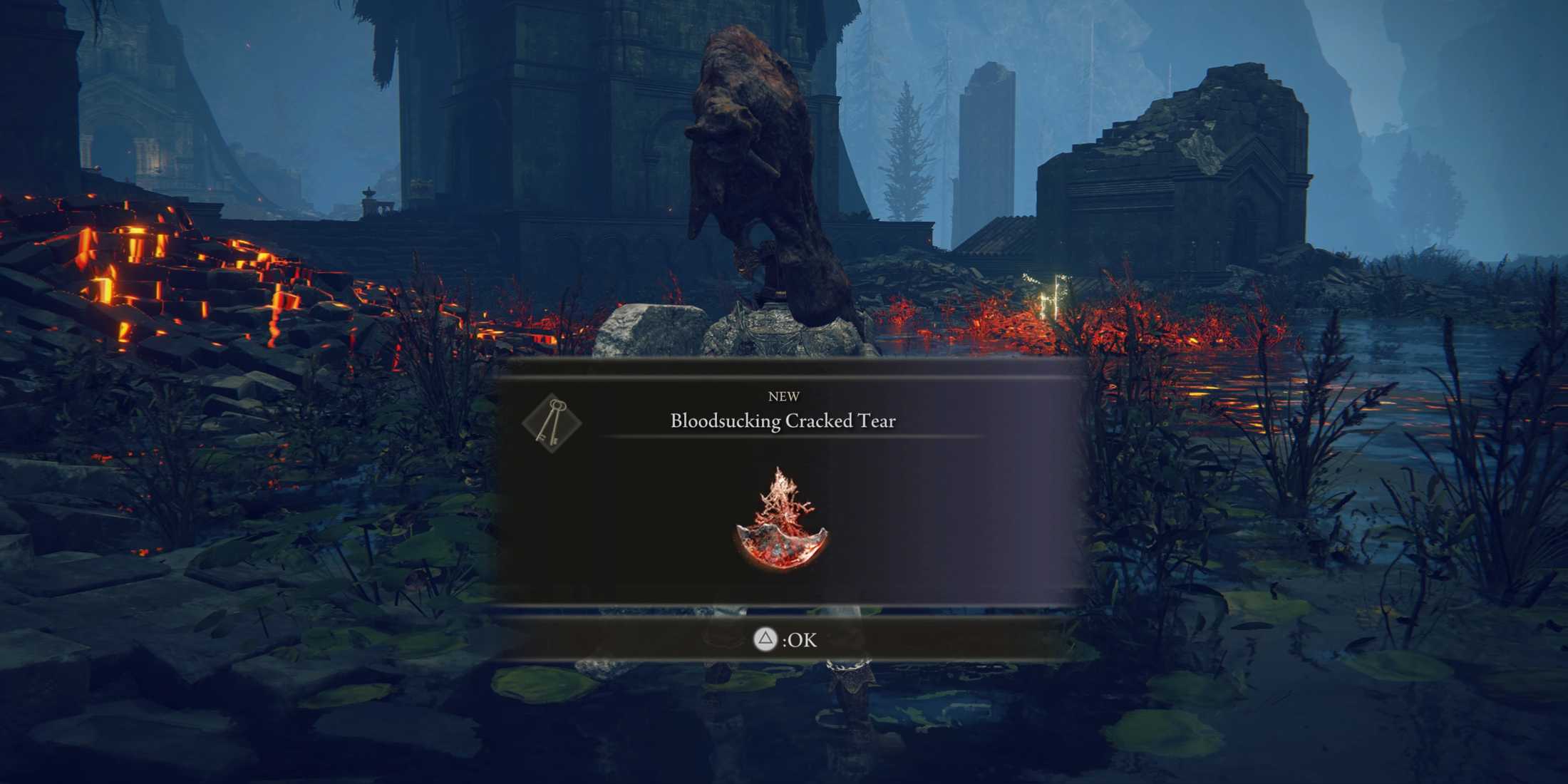Screen dimensions: 1568x784
Task: Click the Bloodsucking Cracked Tear title text
Action: point(783,421)
